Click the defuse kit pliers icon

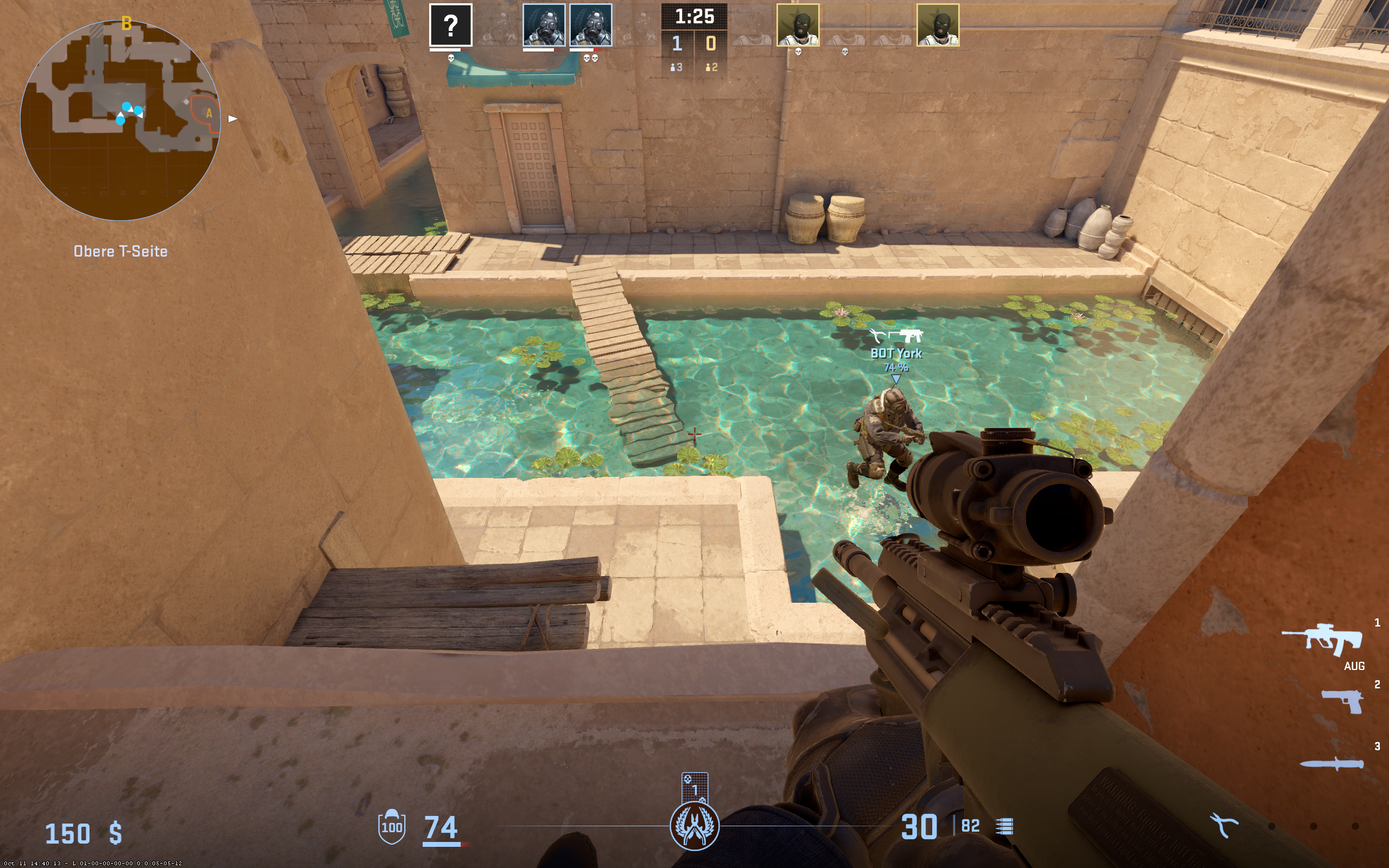[1223, 826]
